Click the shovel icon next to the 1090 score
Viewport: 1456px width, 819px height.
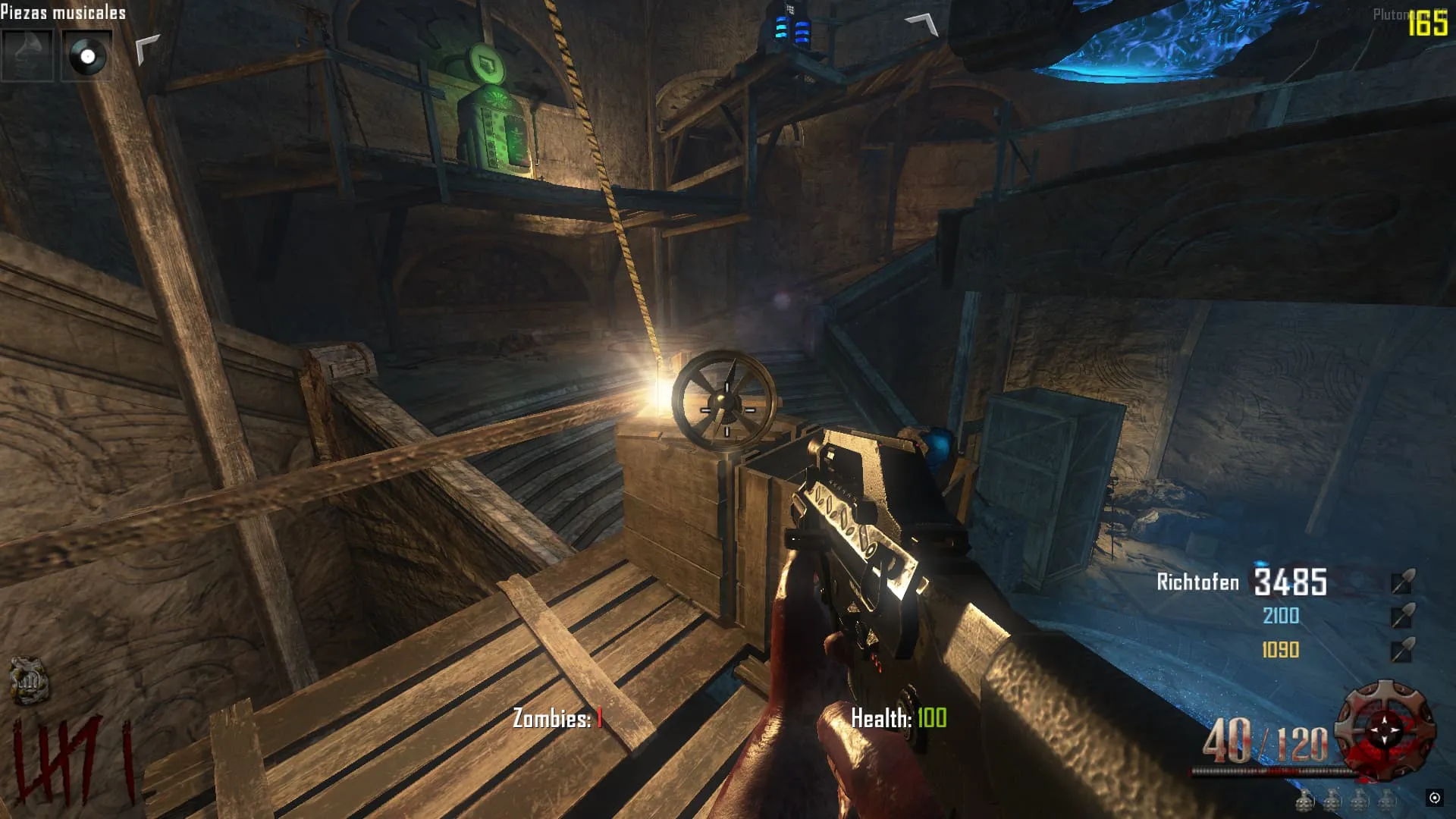coord(1403,650)
